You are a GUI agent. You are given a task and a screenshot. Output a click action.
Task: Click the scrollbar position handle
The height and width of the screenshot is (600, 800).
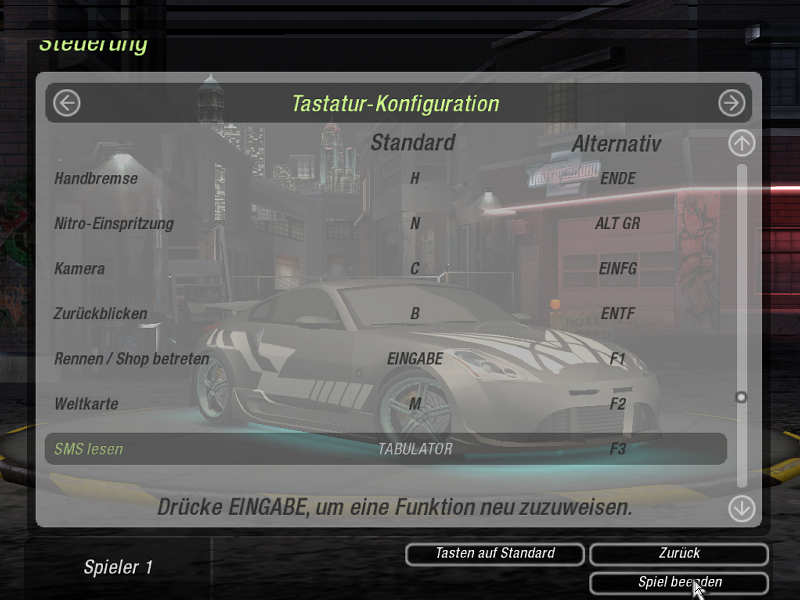tap(741, 397)
